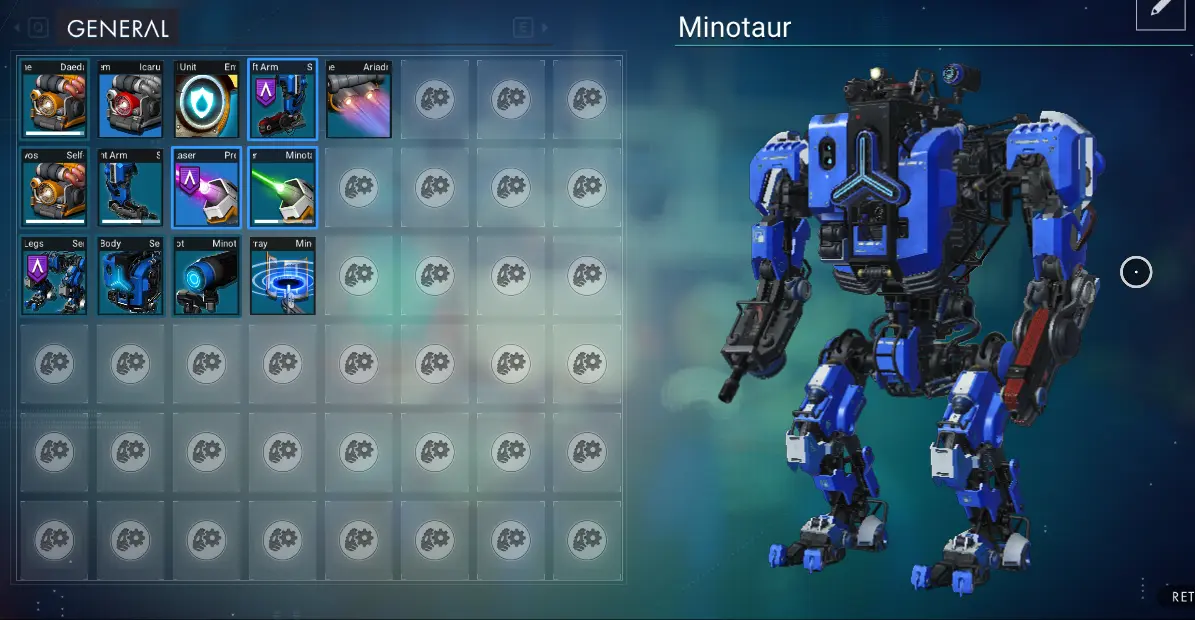Select the purple Precision Laser module
This screenshot has width=1195, height=620.
[x=207, y=187]
